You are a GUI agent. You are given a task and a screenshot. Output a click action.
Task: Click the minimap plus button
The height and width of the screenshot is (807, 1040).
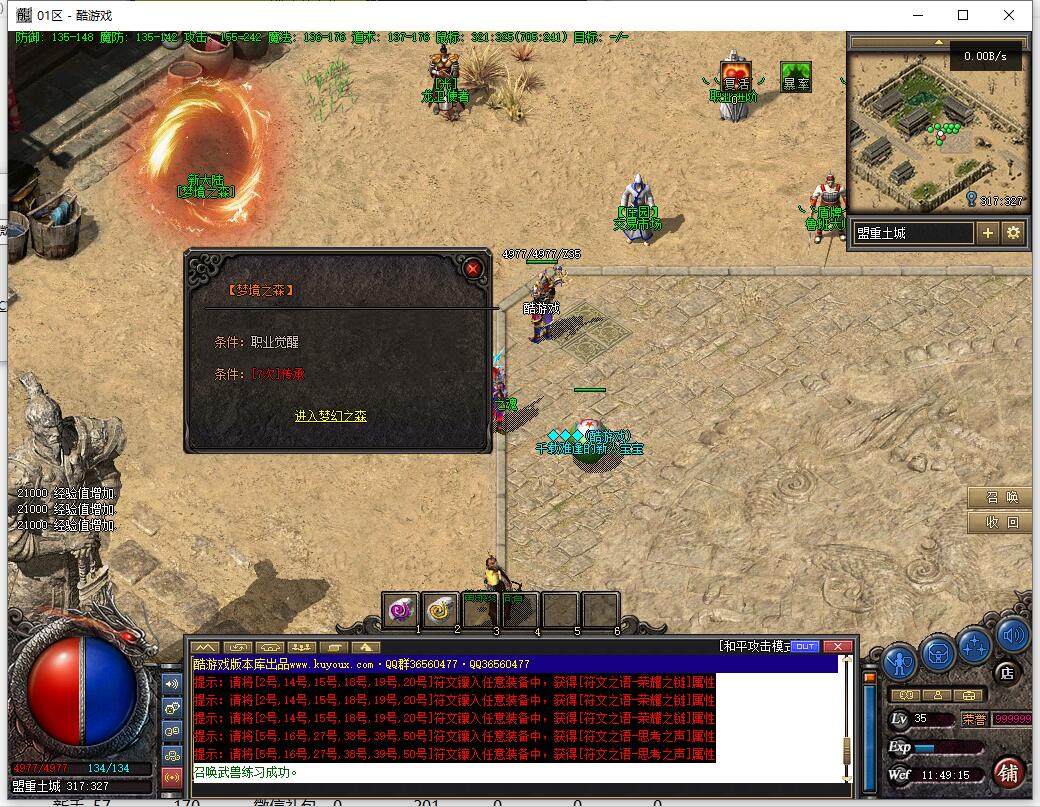[x=988, y=233]
